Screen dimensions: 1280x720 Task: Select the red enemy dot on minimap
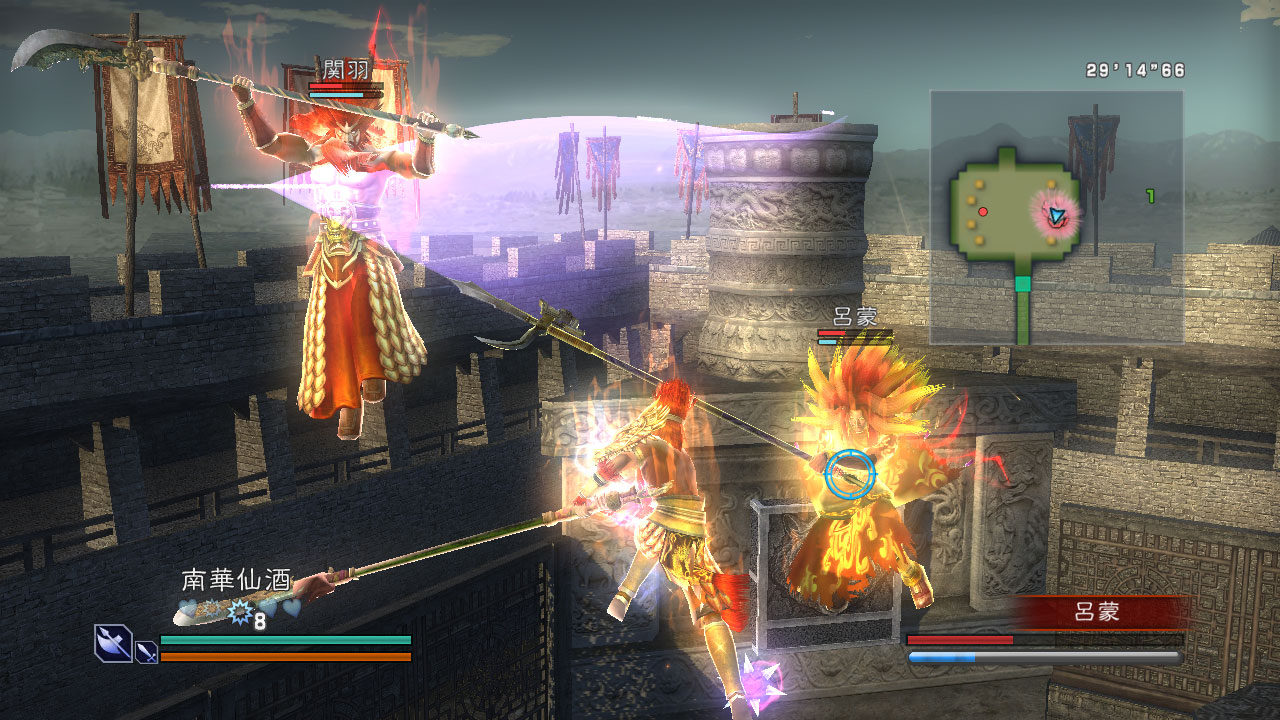(x=983, y=211)
